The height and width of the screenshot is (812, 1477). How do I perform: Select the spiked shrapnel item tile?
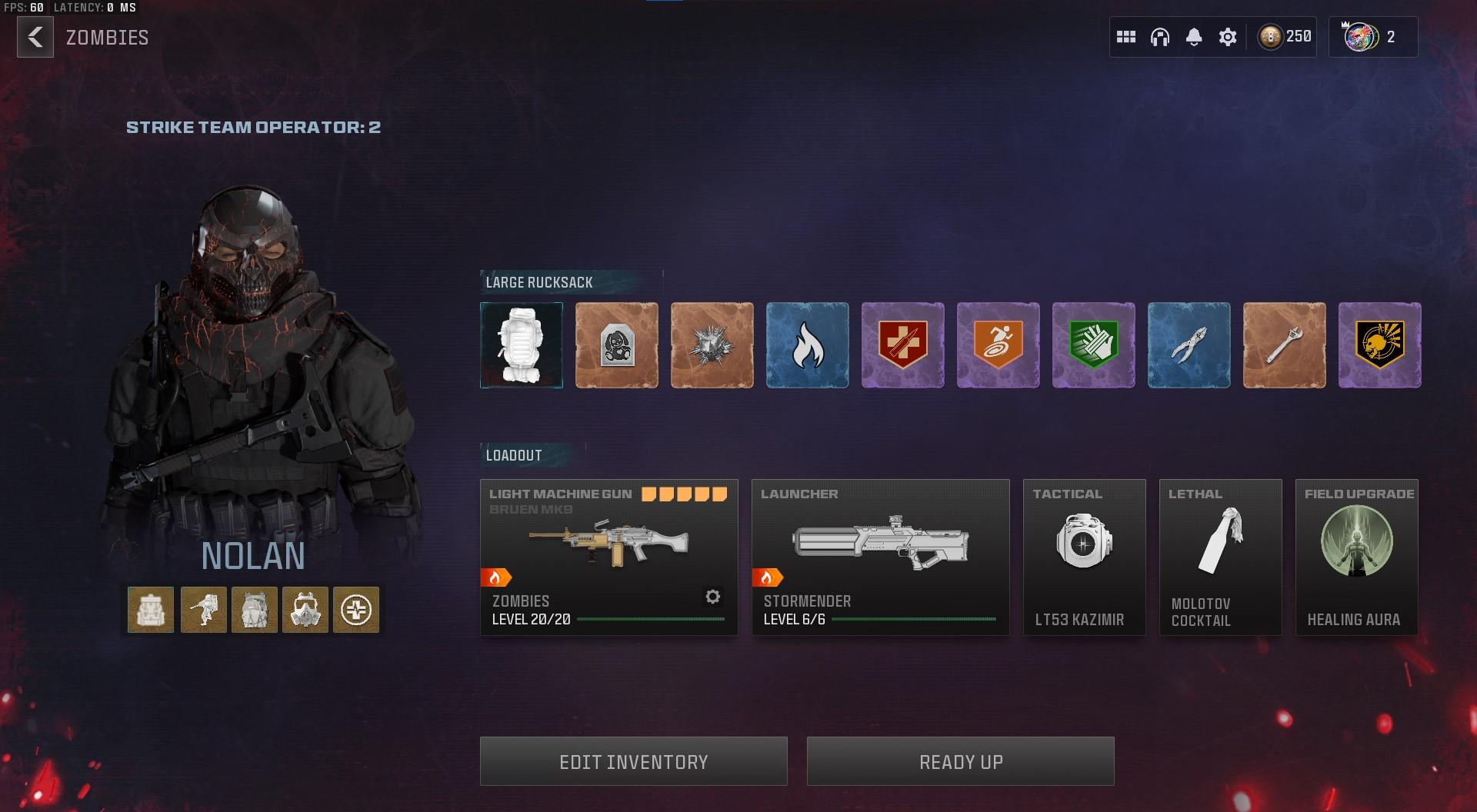pos(712,344)
